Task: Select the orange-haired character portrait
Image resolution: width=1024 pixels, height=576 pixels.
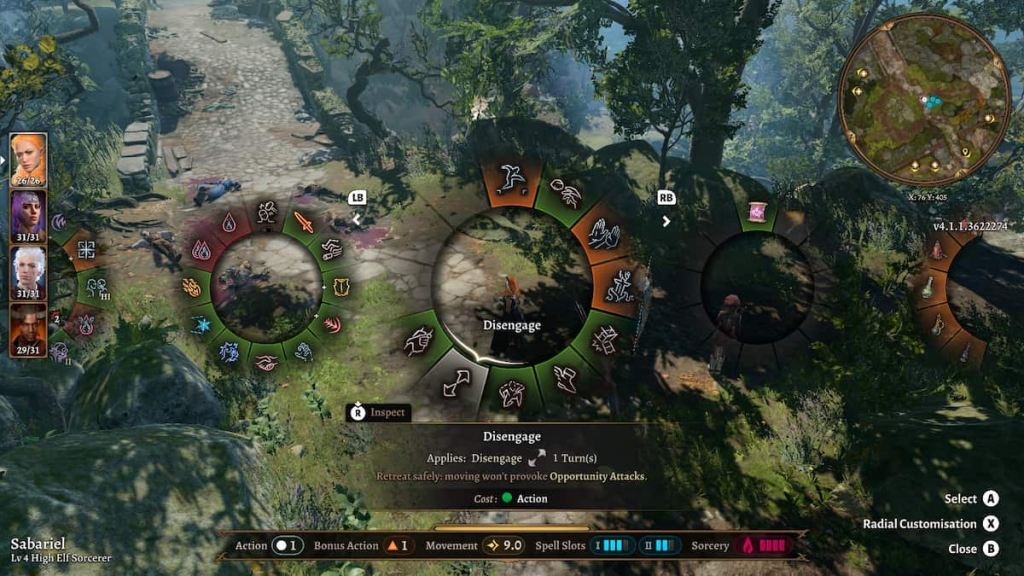Action: point(28,158)
